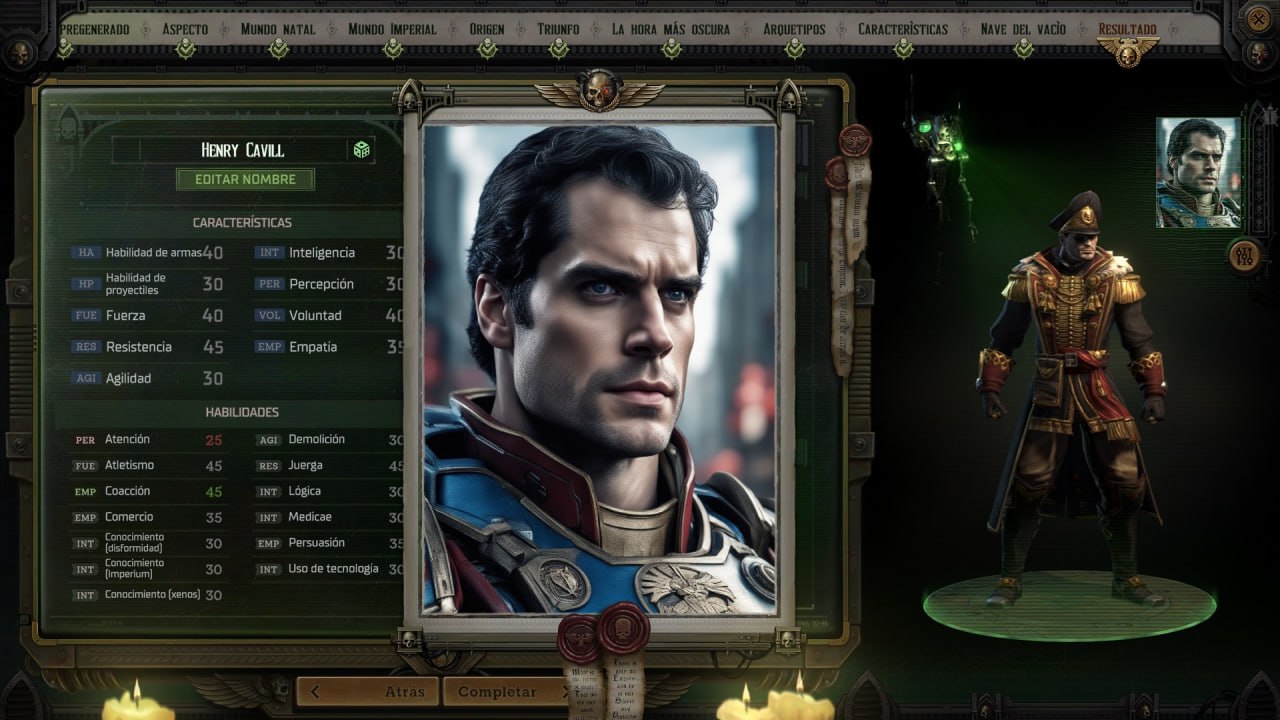Open the Características tab
This screenshot has width=1280, height=720.
[x=903, y=29]
